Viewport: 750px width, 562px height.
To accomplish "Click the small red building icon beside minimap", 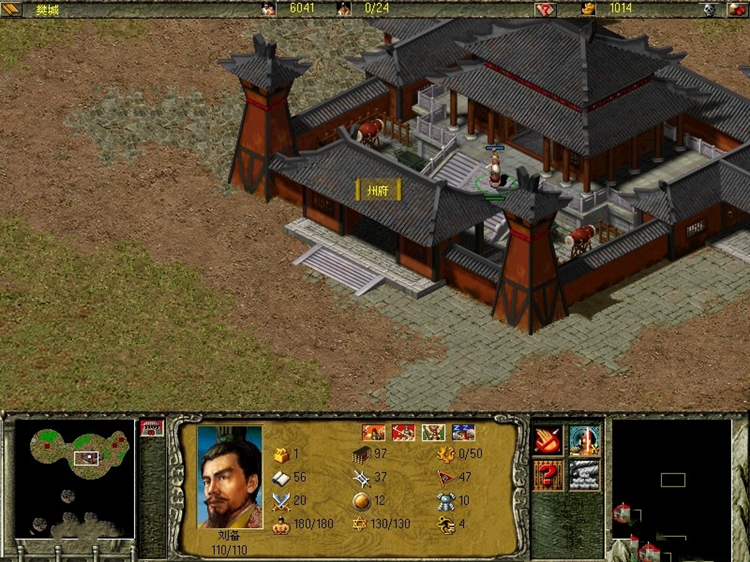I will (152, 428).
